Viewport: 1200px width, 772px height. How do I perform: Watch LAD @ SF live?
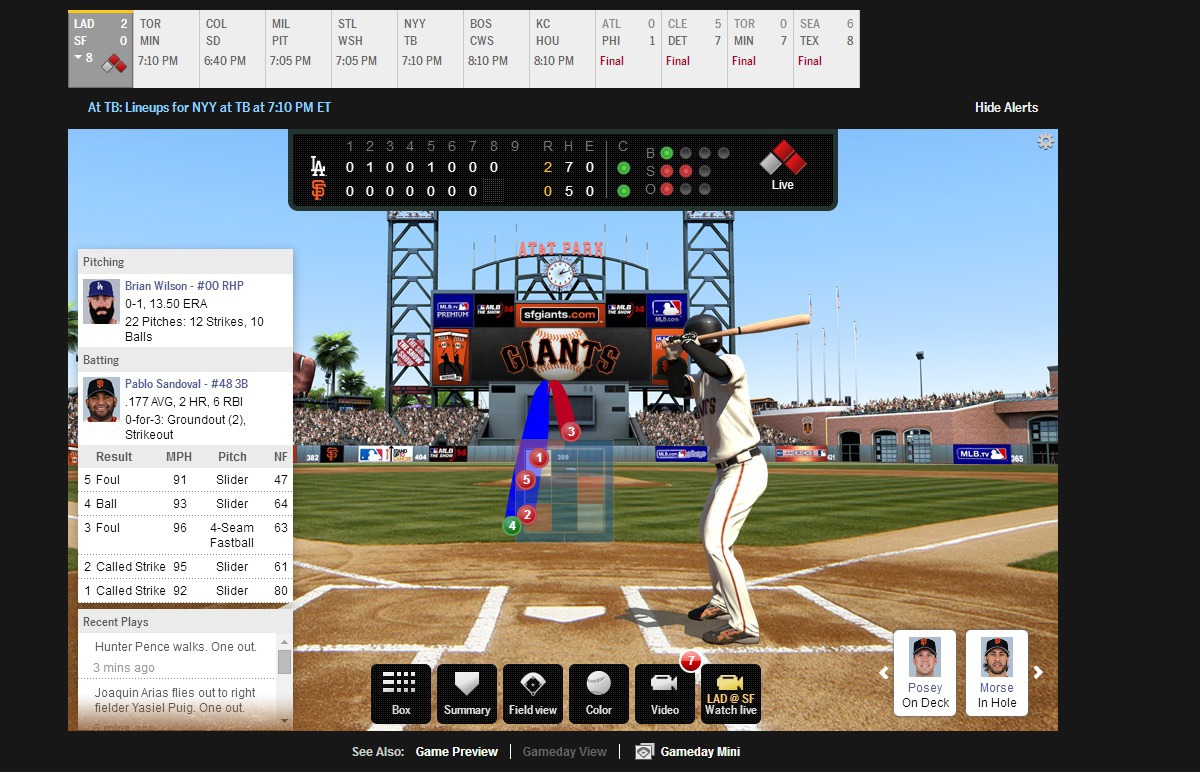point(731,693)
